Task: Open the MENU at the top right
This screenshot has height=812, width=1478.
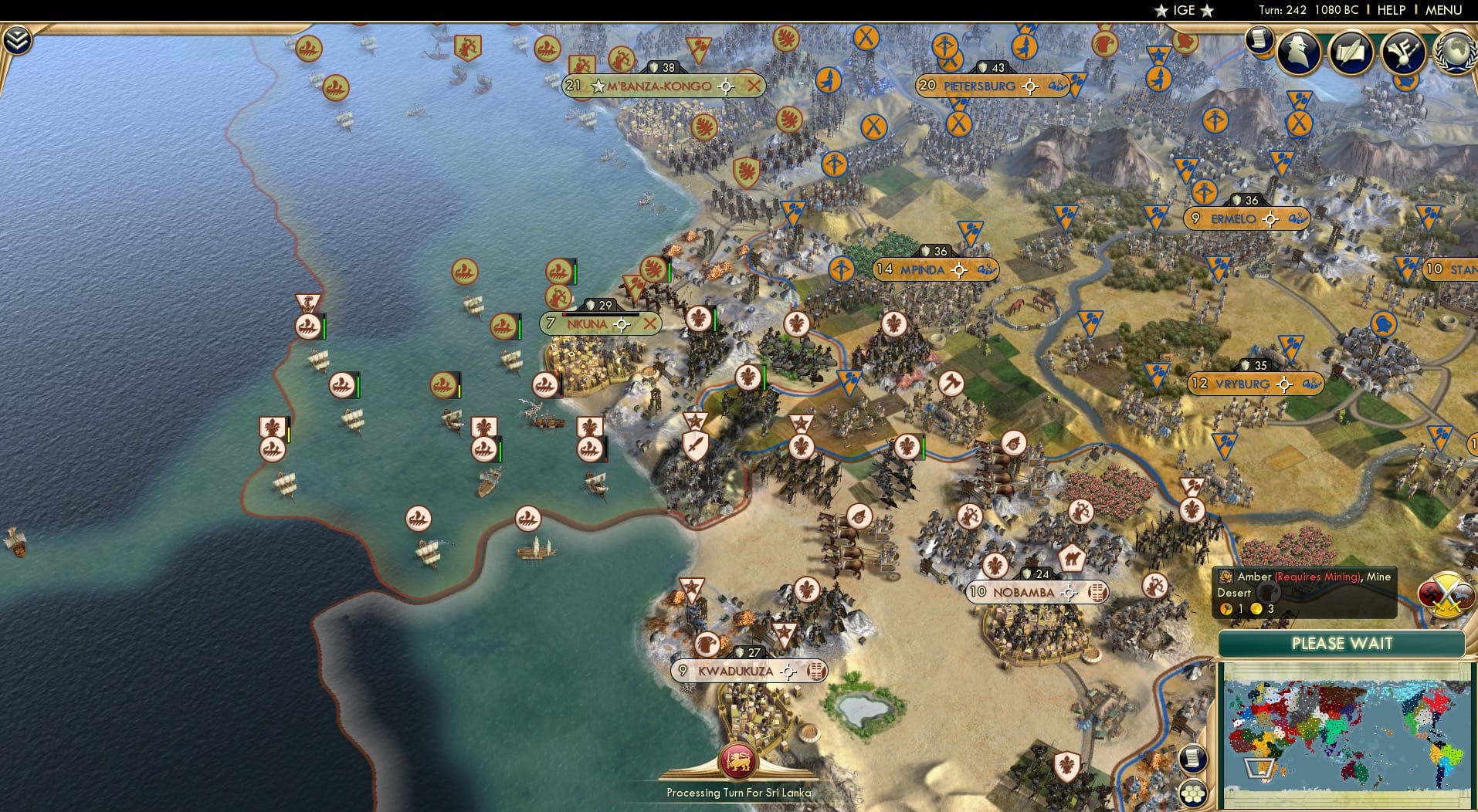Action: pos(1442,10)
